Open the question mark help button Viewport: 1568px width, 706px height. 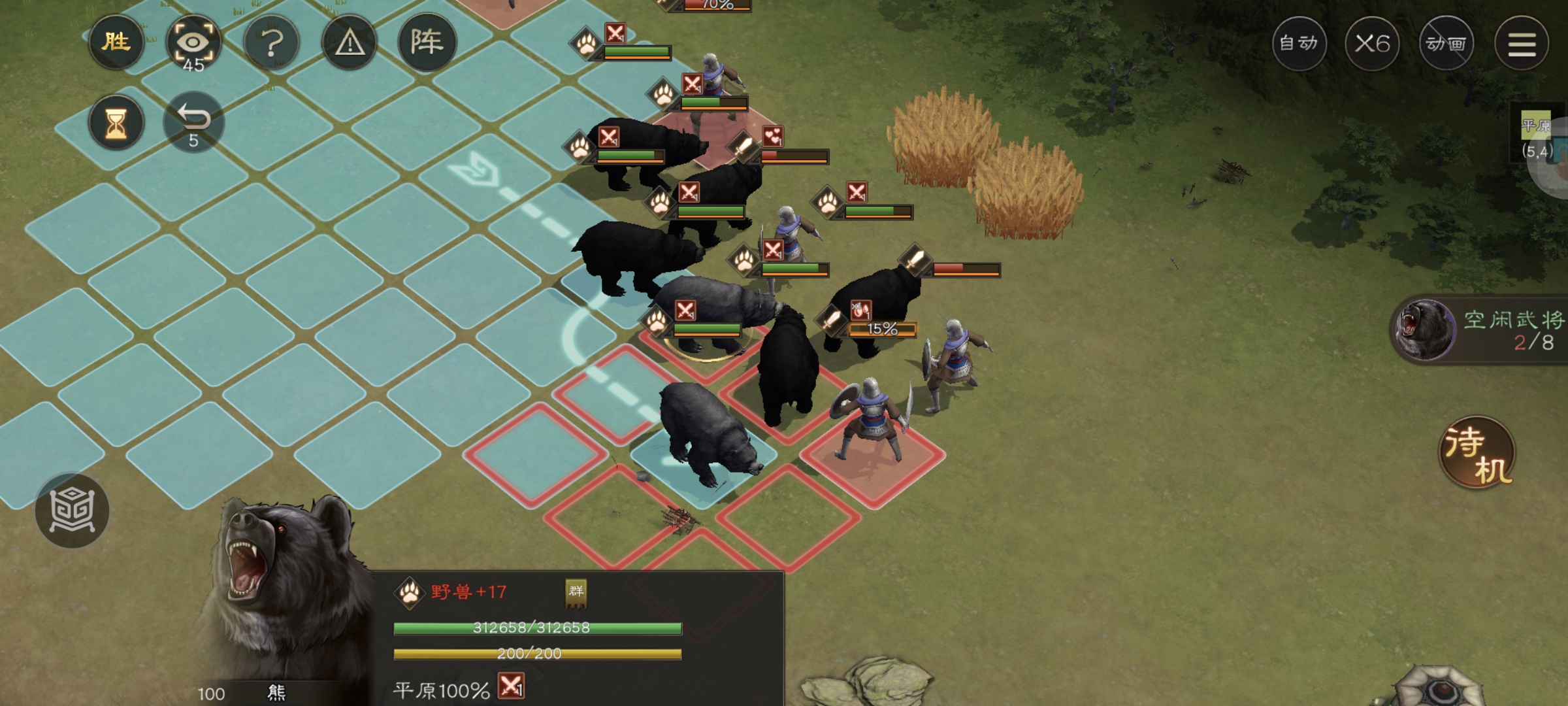click(x=272, y=44)
